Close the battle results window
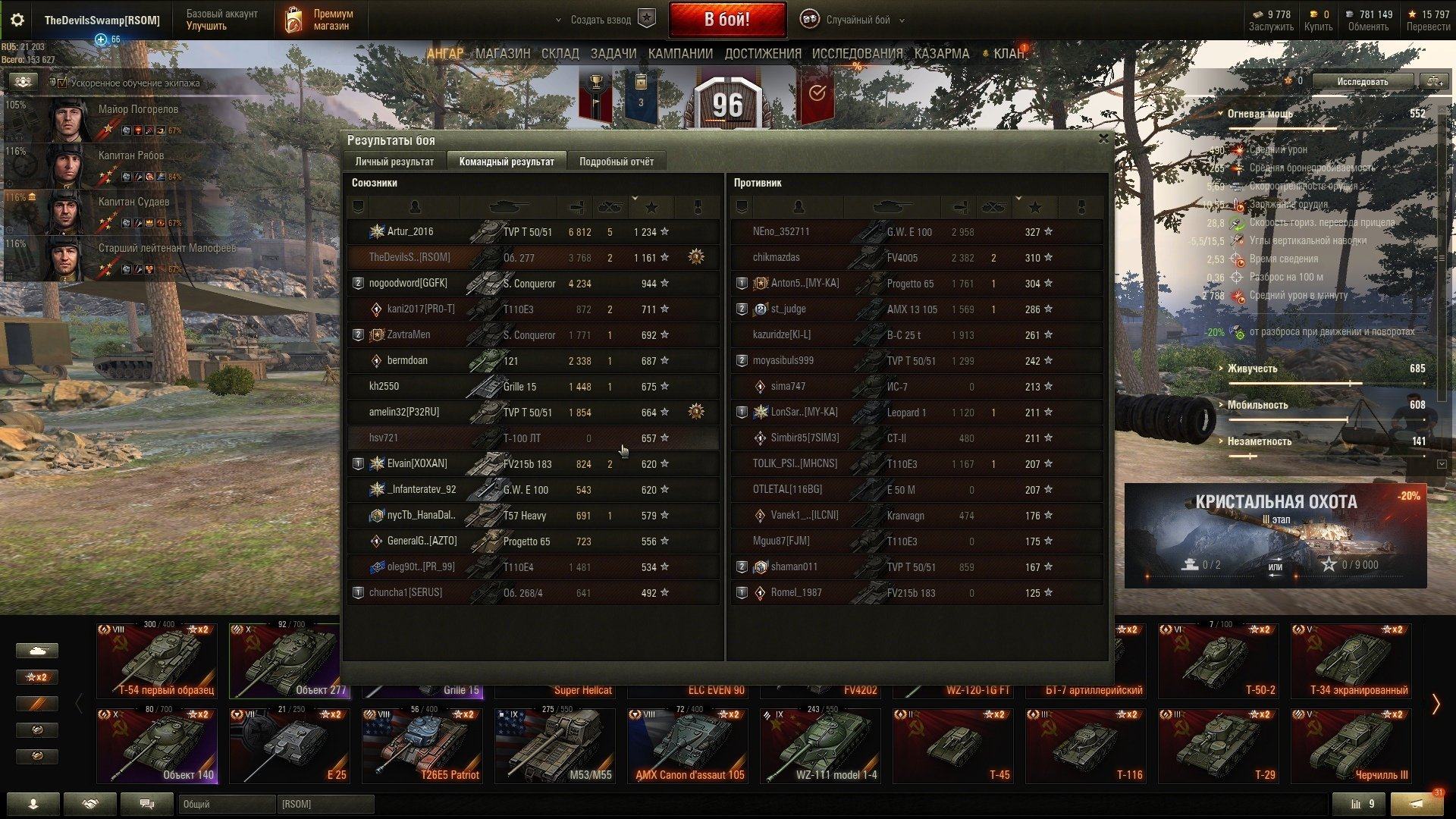1456x819 pixels. [x=1103, y=139]
